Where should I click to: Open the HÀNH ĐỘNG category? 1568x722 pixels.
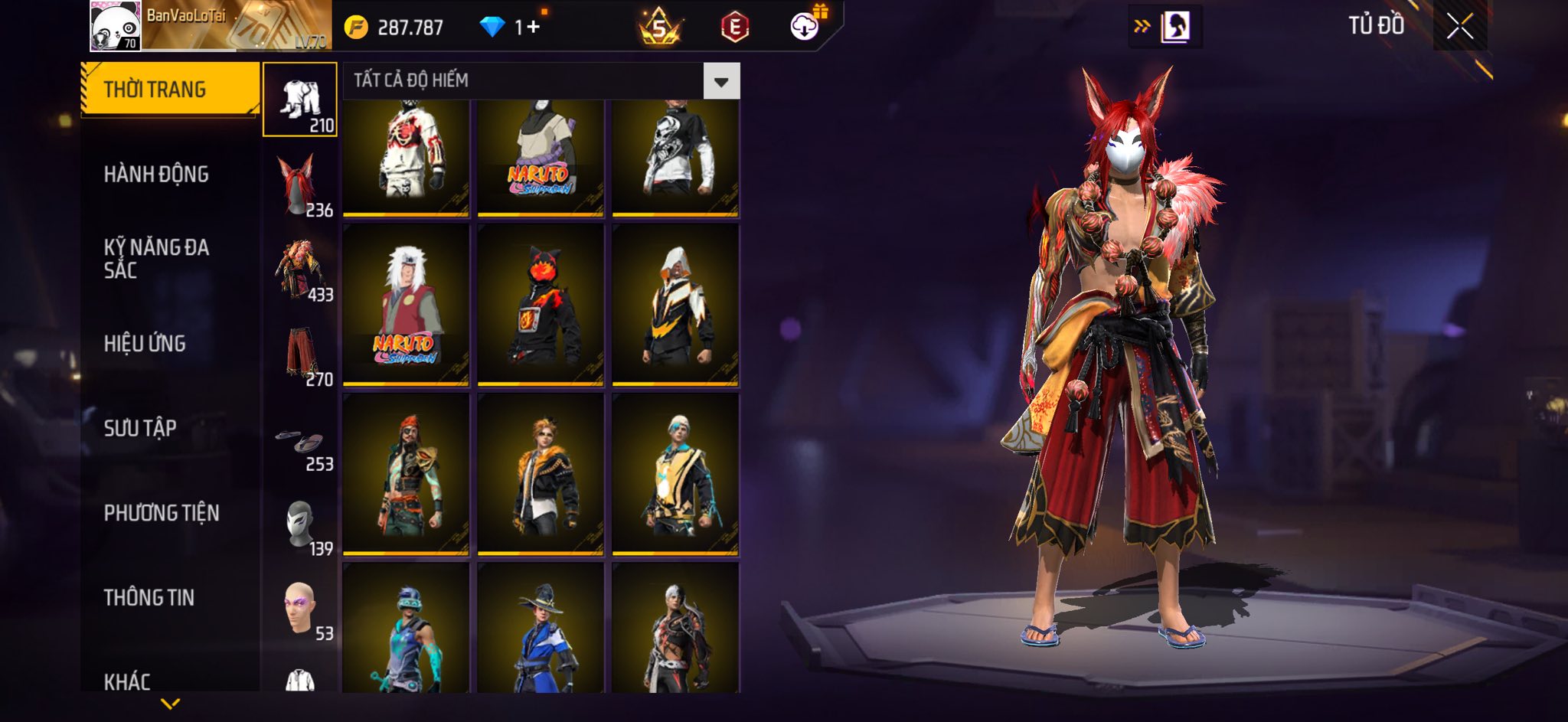click(157, 175)
